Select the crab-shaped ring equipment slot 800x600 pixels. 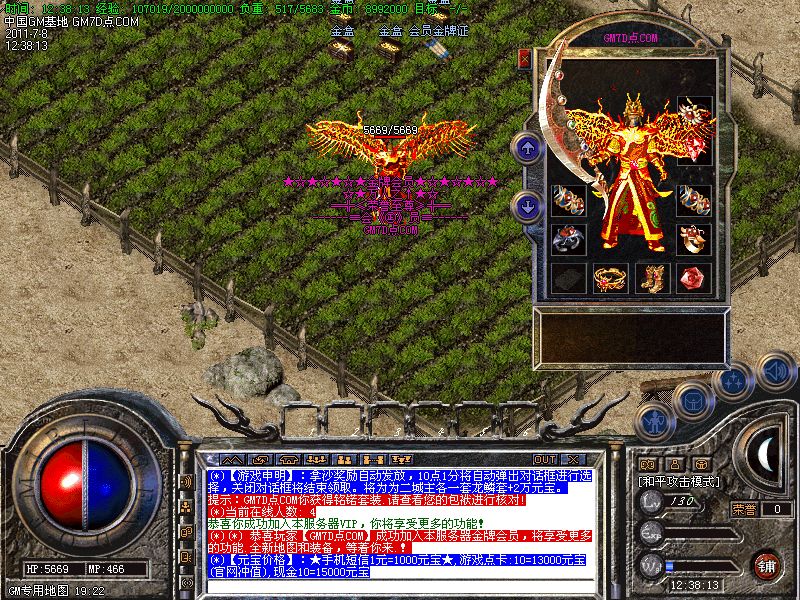coord(568,238)
